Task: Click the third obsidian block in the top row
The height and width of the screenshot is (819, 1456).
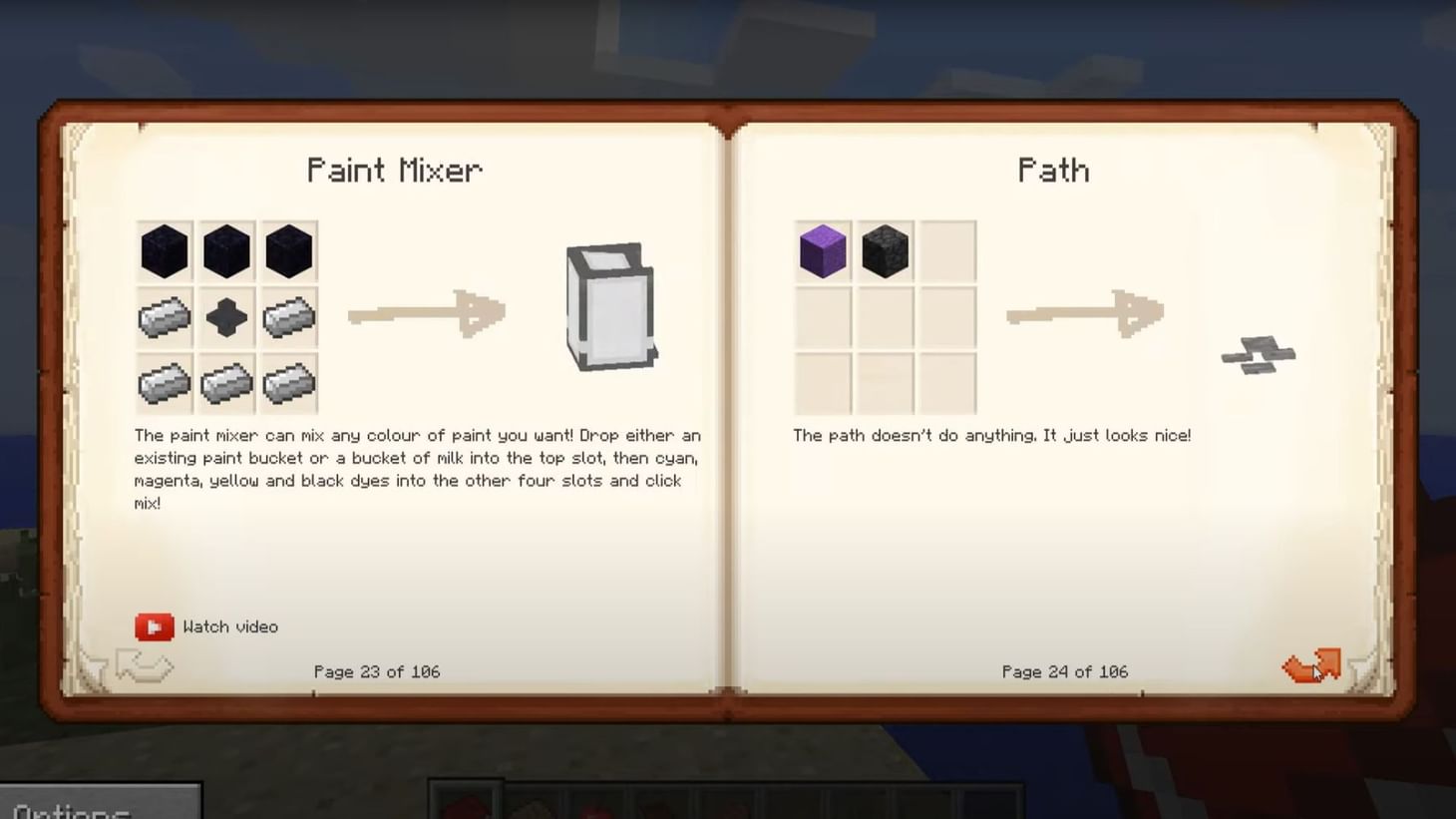Action: pyautogui.click(x=288, y=250)
